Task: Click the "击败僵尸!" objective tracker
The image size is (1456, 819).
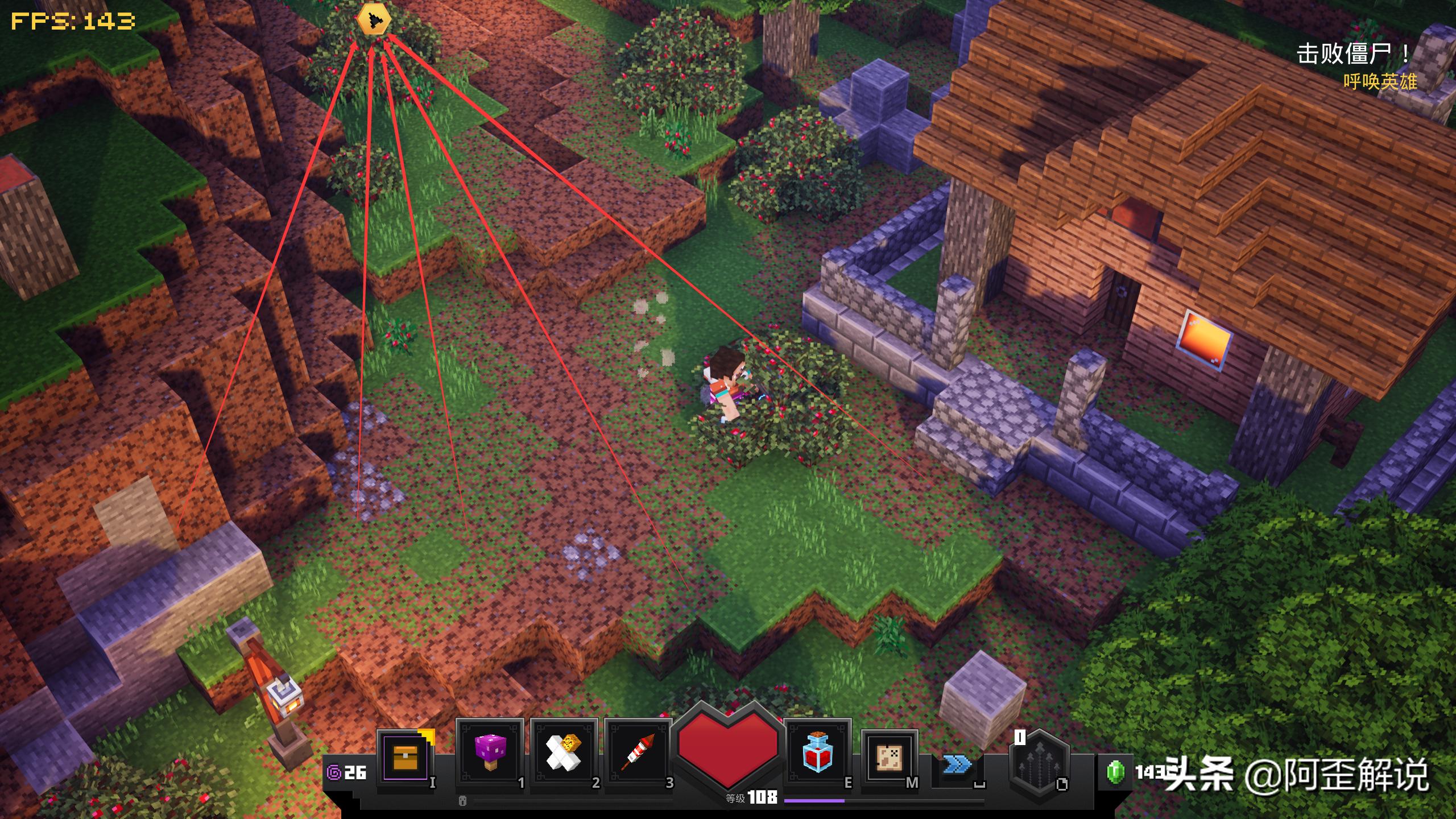Action: (1352, 55)
